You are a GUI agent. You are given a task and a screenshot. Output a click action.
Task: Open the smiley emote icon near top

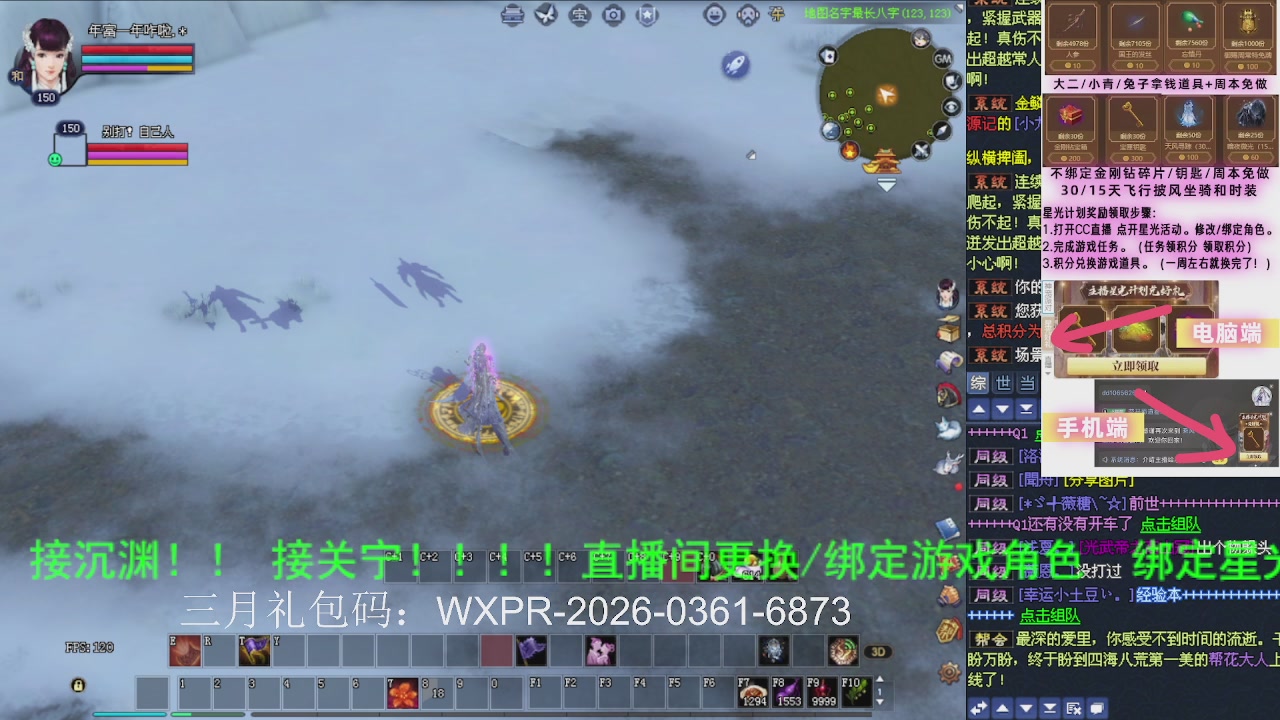714,15
